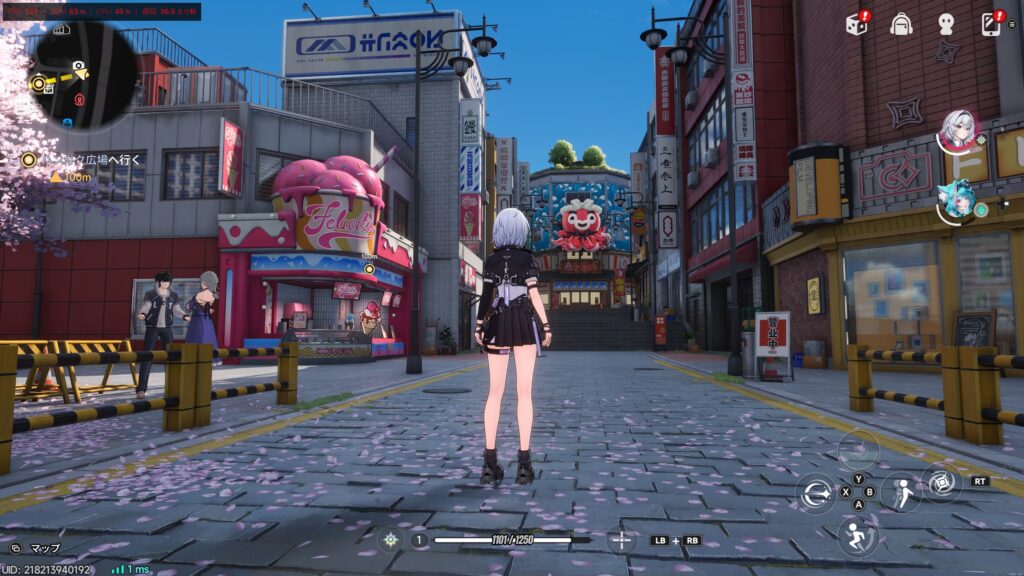1024x576 pixels.
Task: Open the circular minimap
Action: point(85,76)
